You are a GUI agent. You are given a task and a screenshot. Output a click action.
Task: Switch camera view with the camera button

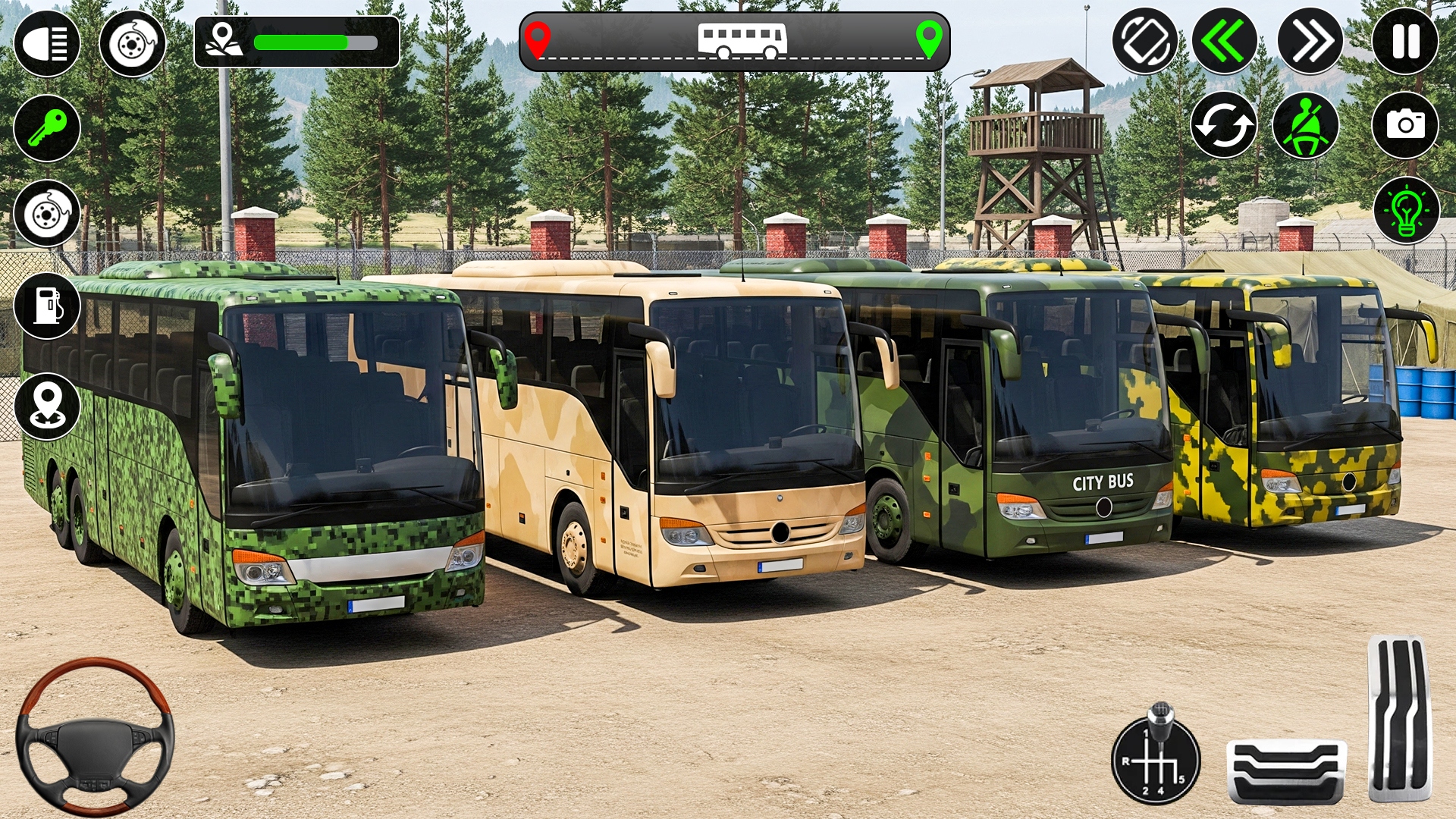[1405, 125]
